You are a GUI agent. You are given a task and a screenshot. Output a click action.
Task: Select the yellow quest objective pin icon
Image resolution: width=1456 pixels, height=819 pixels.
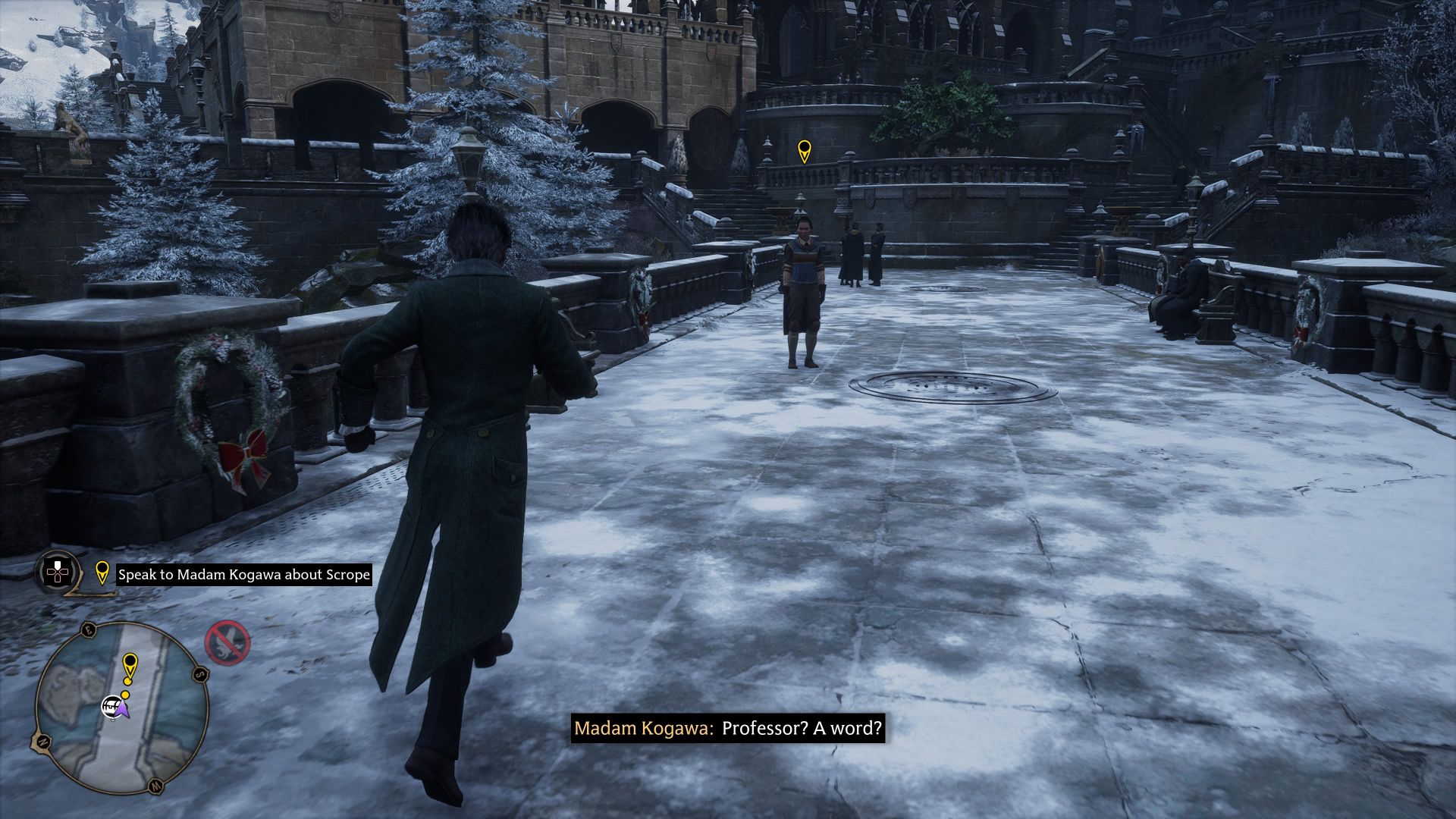point(103,574)
